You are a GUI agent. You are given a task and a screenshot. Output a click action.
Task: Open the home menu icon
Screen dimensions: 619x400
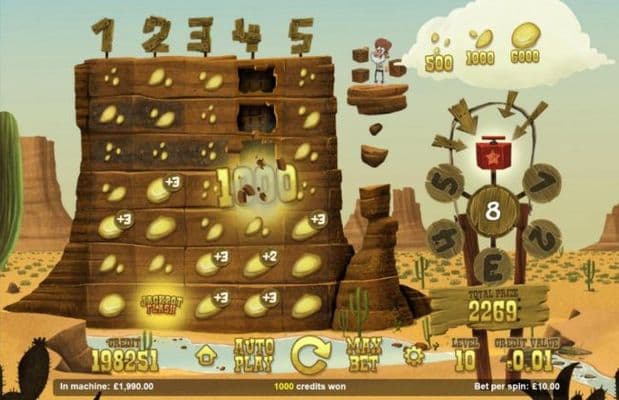tap(207, 355)
